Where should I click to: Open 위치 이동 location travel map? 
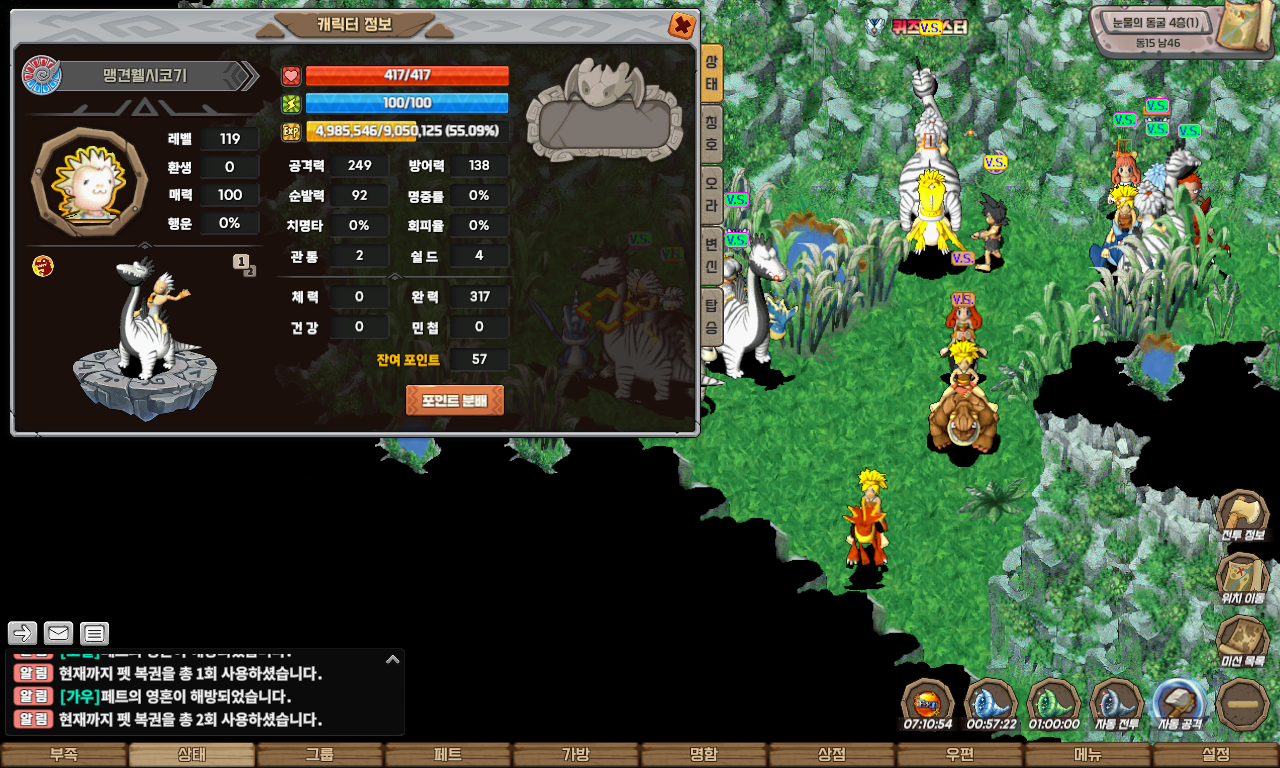coord(1243,579)
